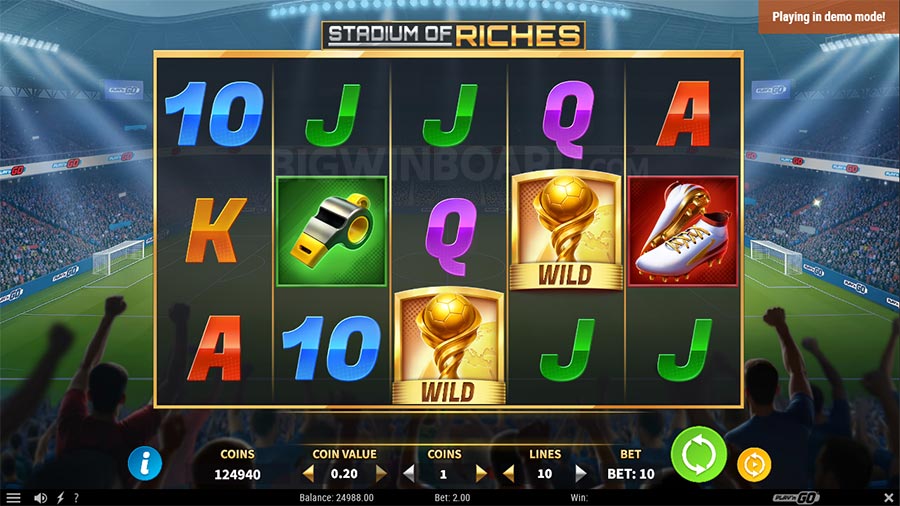Close the game with the X
Viewport: 900px width, 506px height.
(888, 497)
